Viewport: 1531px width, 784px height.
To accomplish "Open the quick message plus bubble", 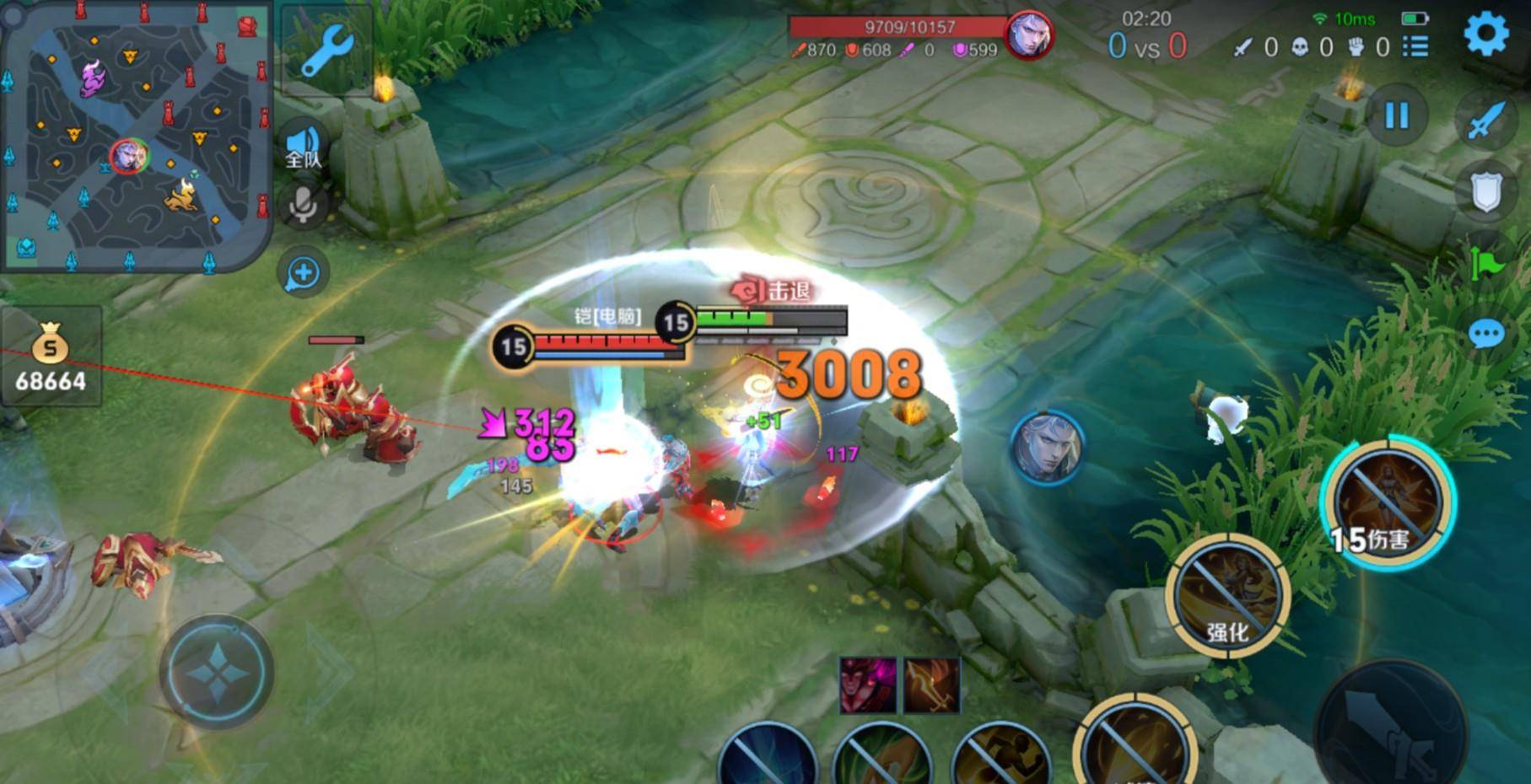I will [303, 272].
